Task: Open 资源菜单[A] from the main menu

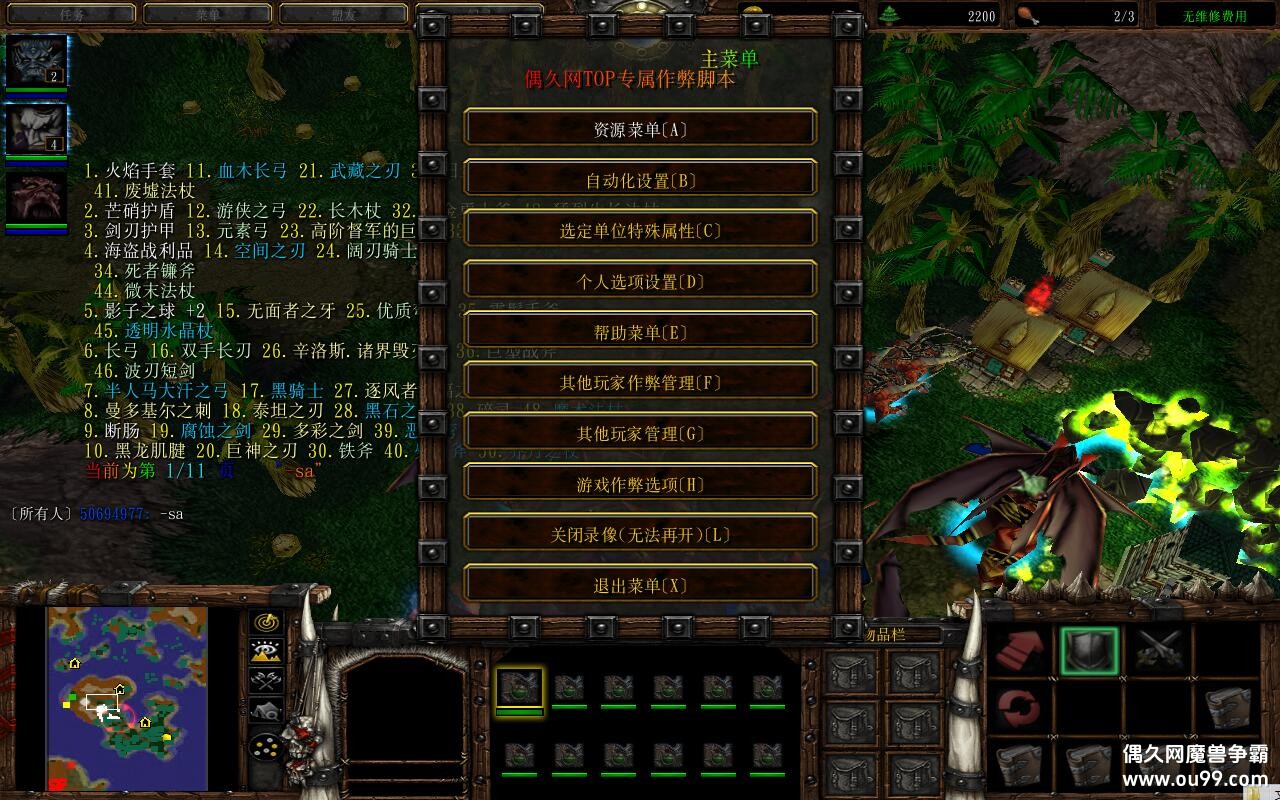Action: click(x=639, y=128)
